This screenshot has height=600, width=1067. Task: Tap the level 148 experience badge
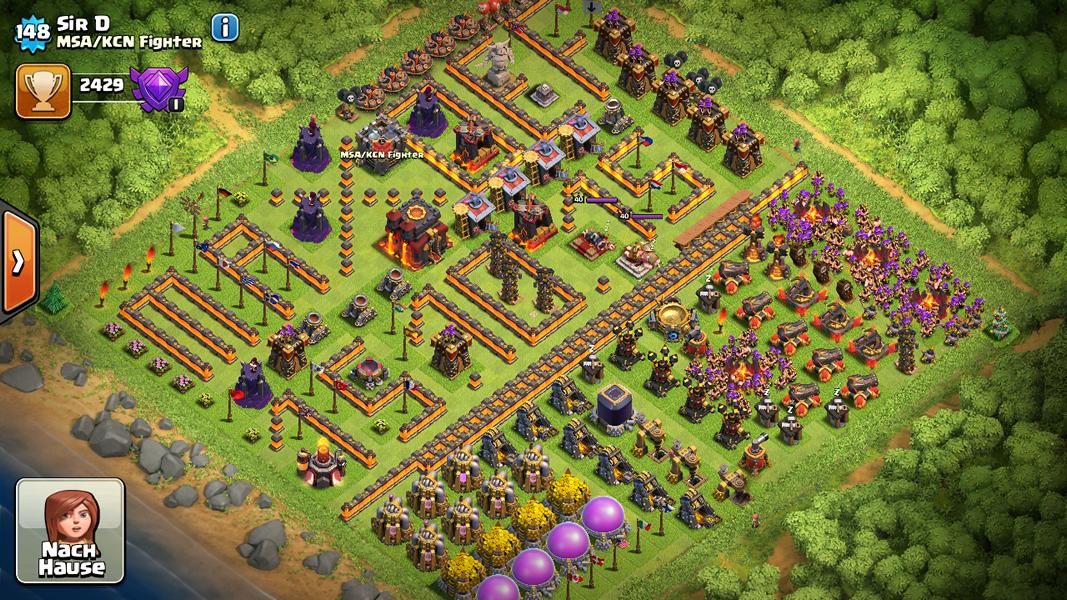coord(33,32)
